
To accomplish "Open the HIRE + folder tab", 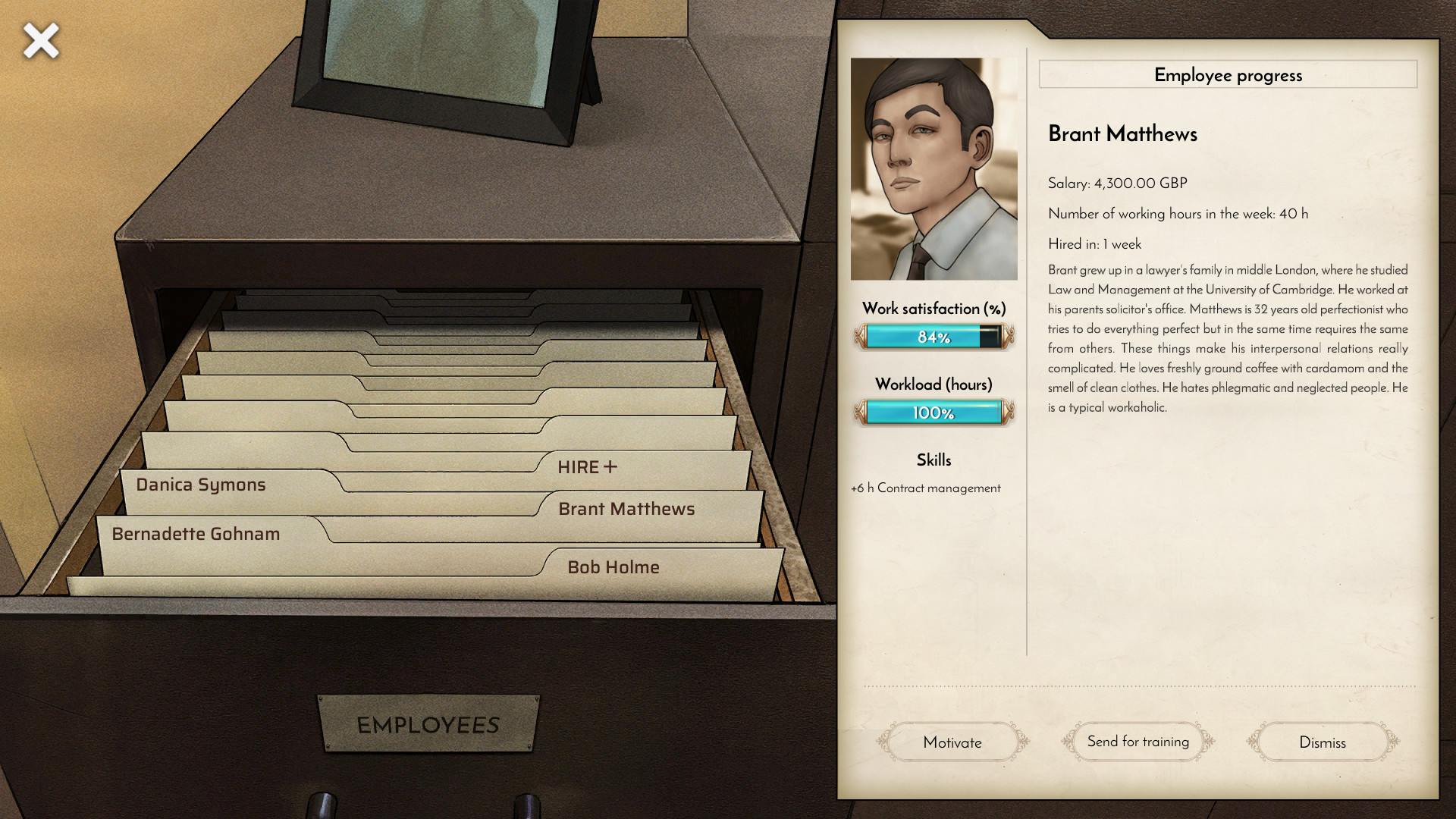I will point(588,467).
